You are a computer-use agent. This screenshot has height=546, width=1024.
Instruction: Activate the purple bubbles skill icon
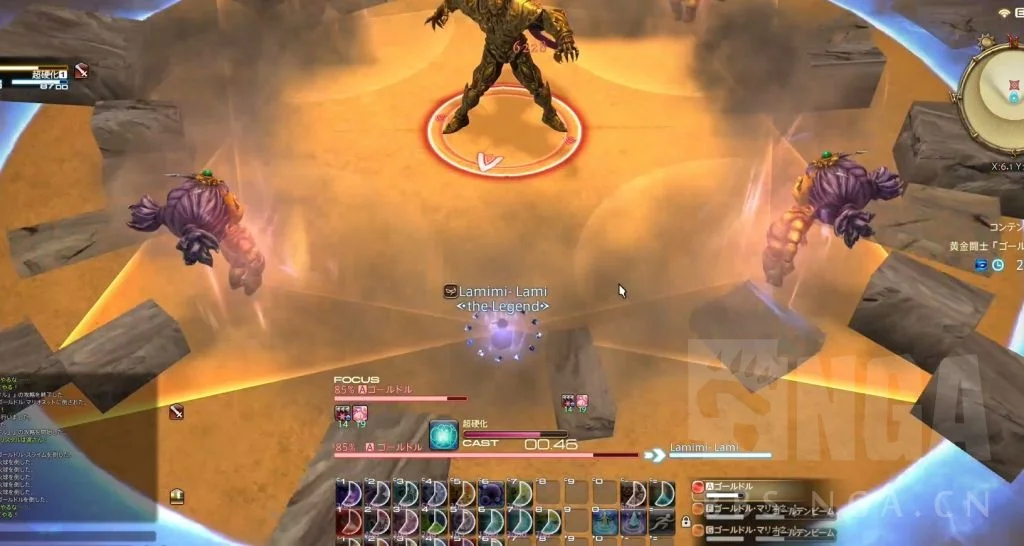(x=491, y=493)
